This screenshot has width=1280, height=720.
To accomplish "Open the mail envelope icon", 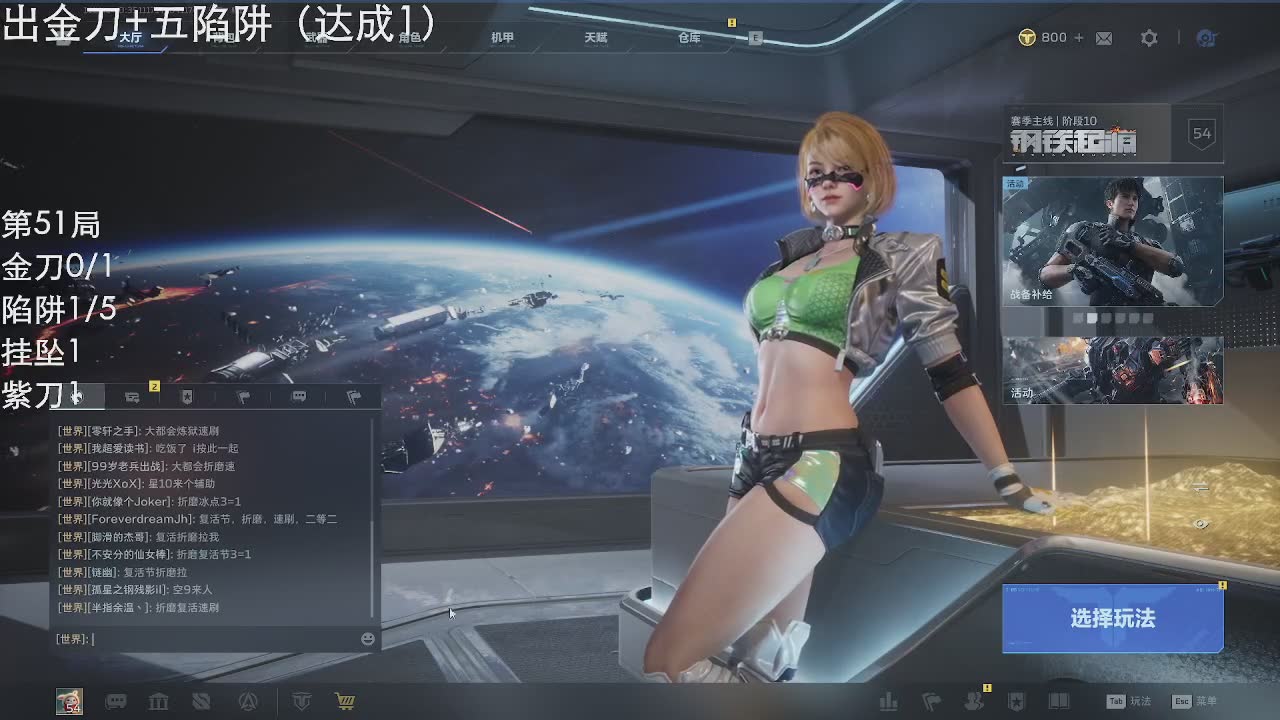I will coord(1104,38).
